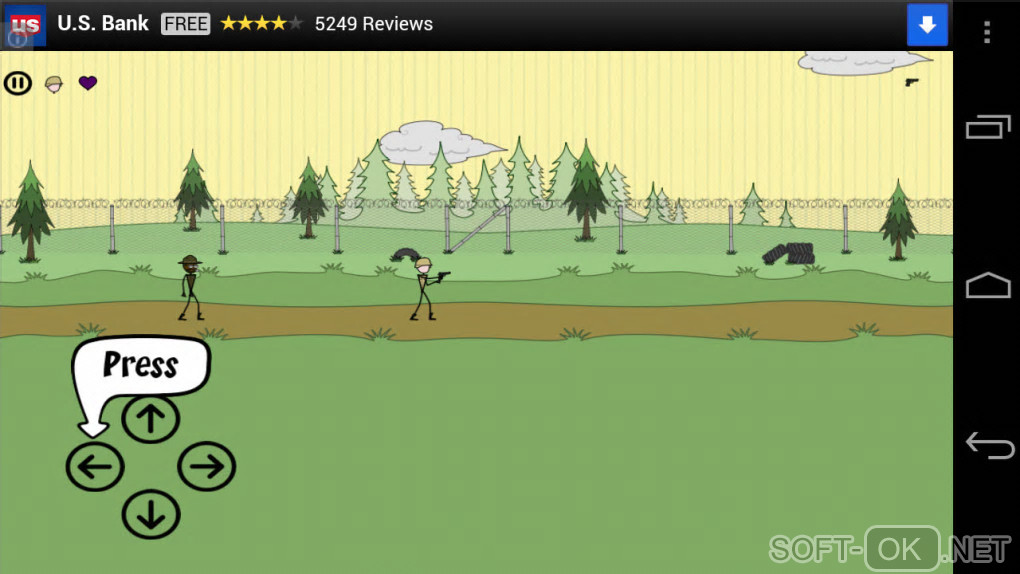Open the Android overflow menu dots

pos(986,32)
